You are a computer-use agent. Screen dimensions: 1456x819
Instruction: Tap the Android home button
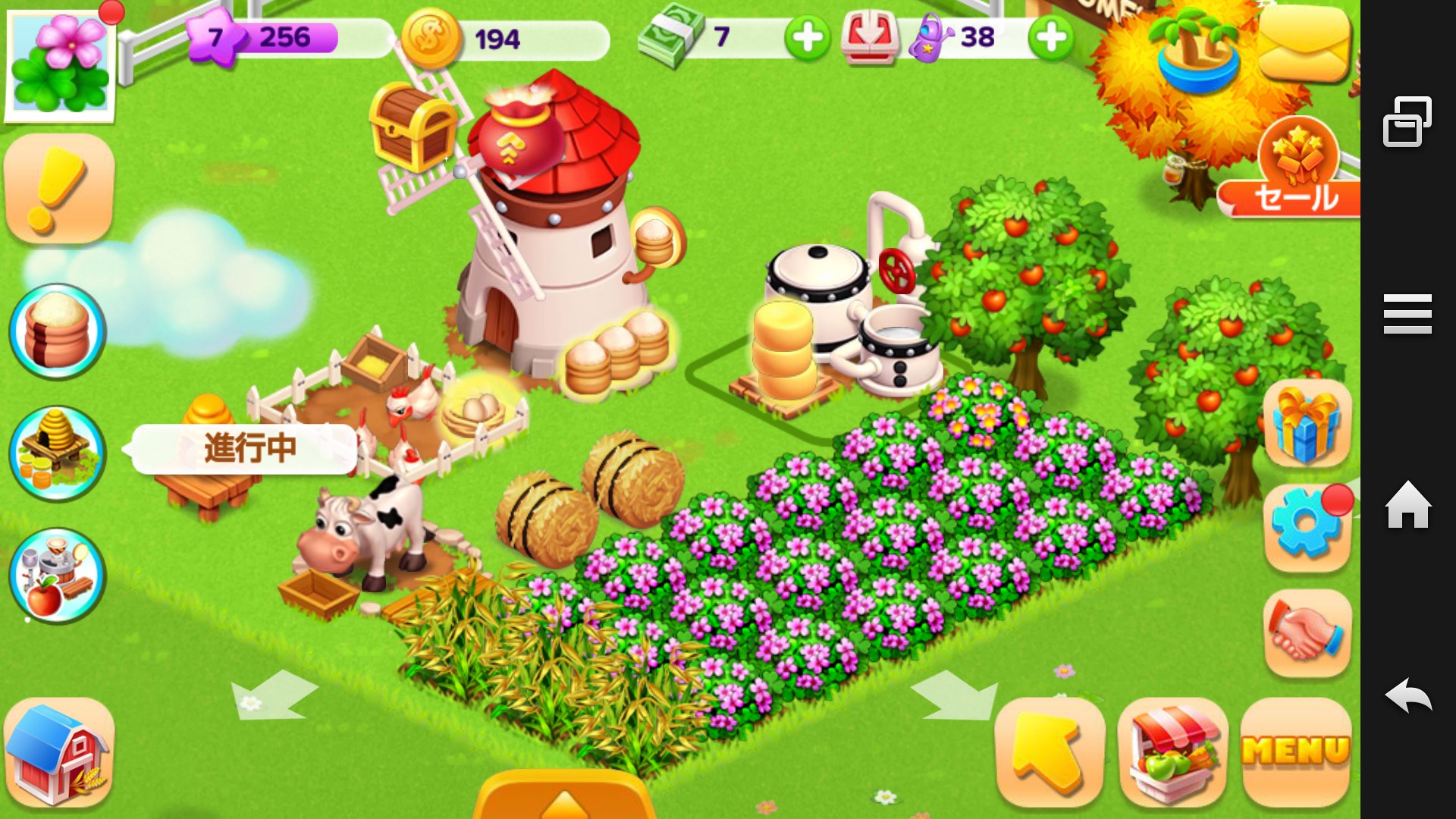point(1407,505)
